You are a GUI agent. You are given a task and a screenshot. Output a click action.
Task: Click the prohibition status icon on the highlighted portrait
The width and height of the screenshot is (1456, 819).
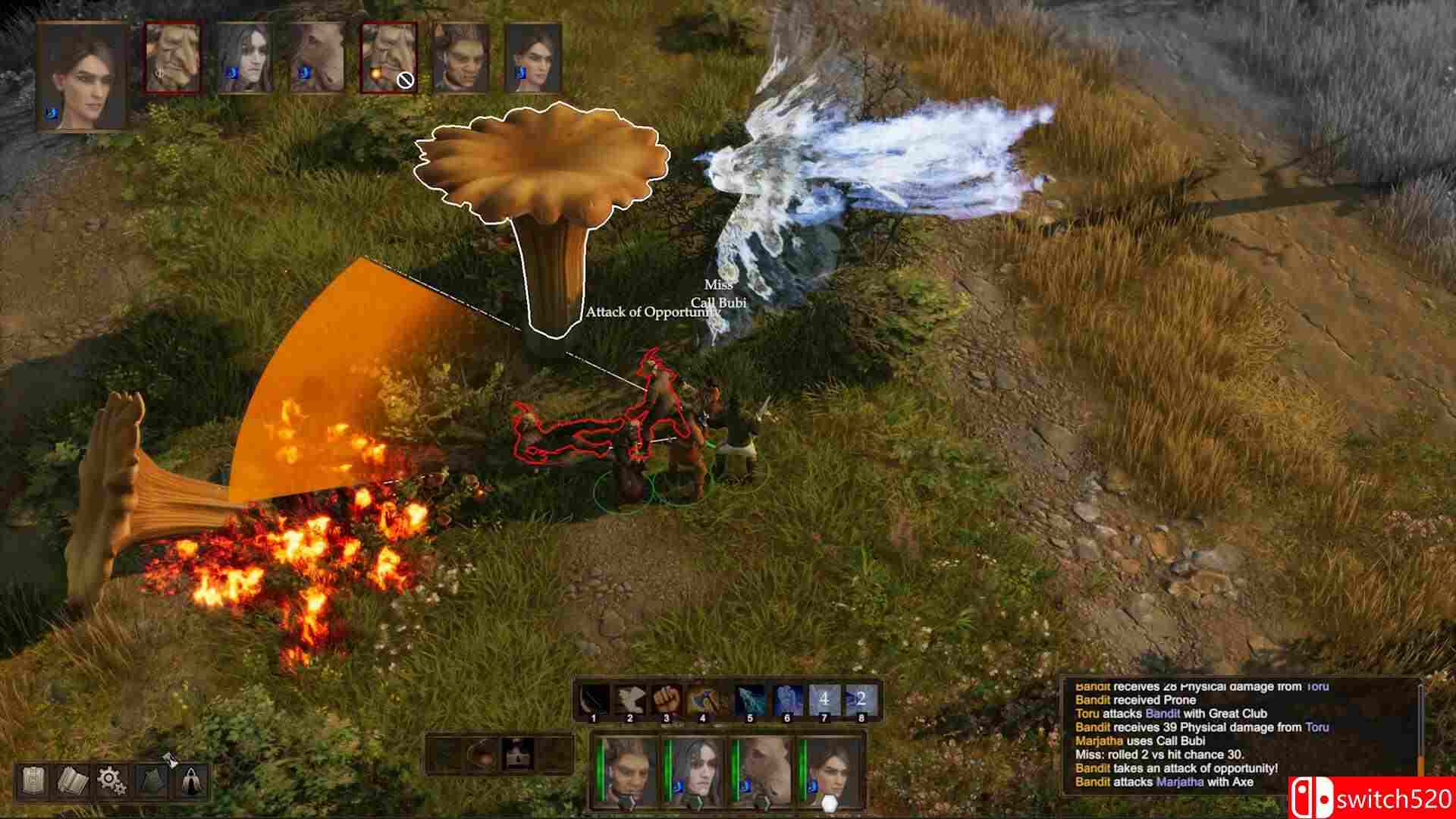point(404,81)
